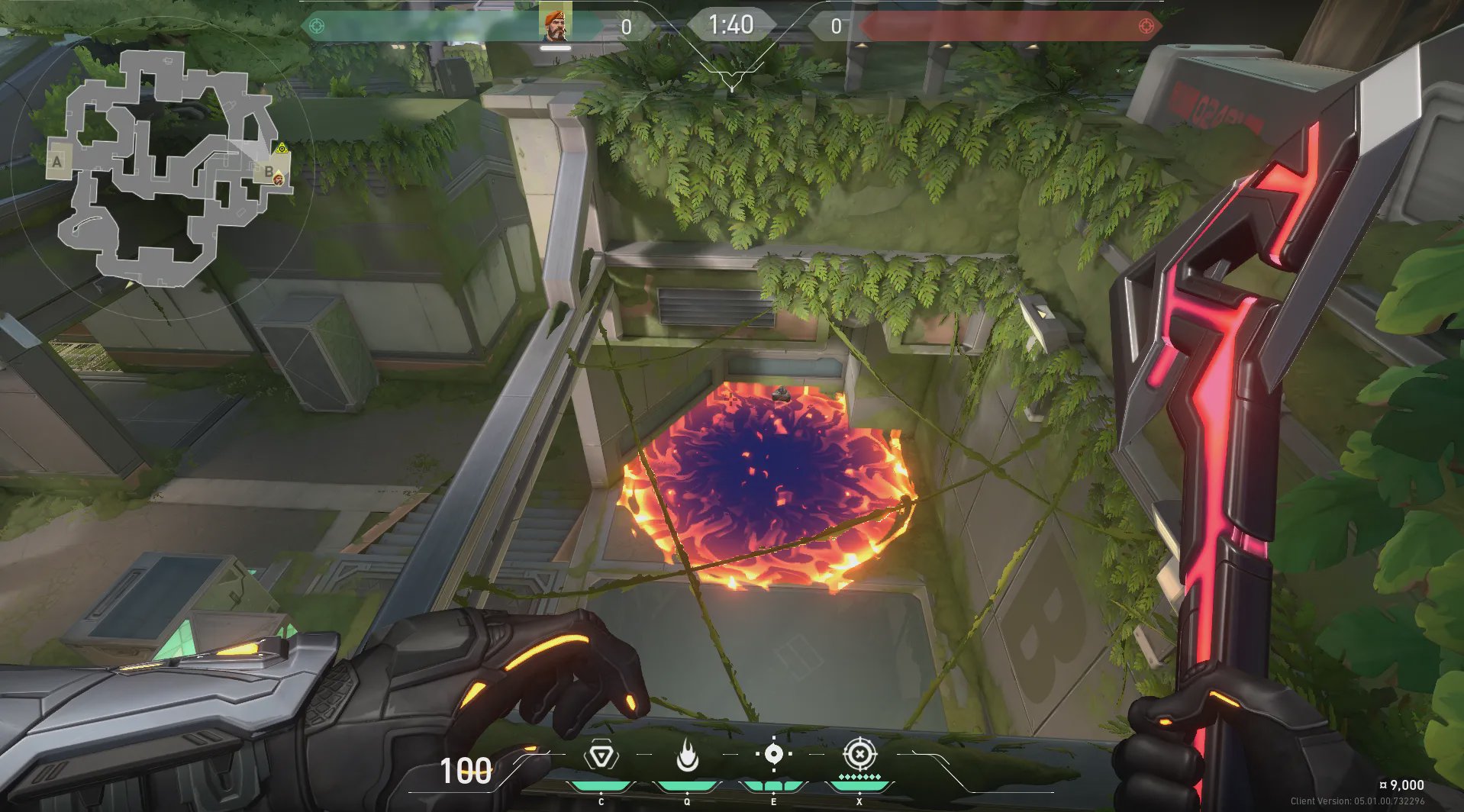Select the A site marker on minimap
The height and width of the screenshot is (812, 1464).
coord(57,162)
